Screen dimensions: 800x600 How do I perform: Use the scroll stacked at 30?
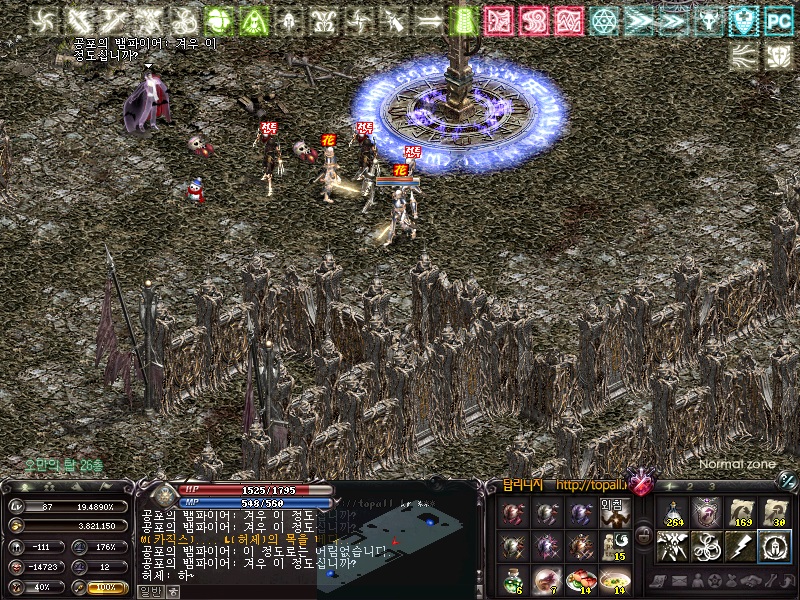coord(775,513)
